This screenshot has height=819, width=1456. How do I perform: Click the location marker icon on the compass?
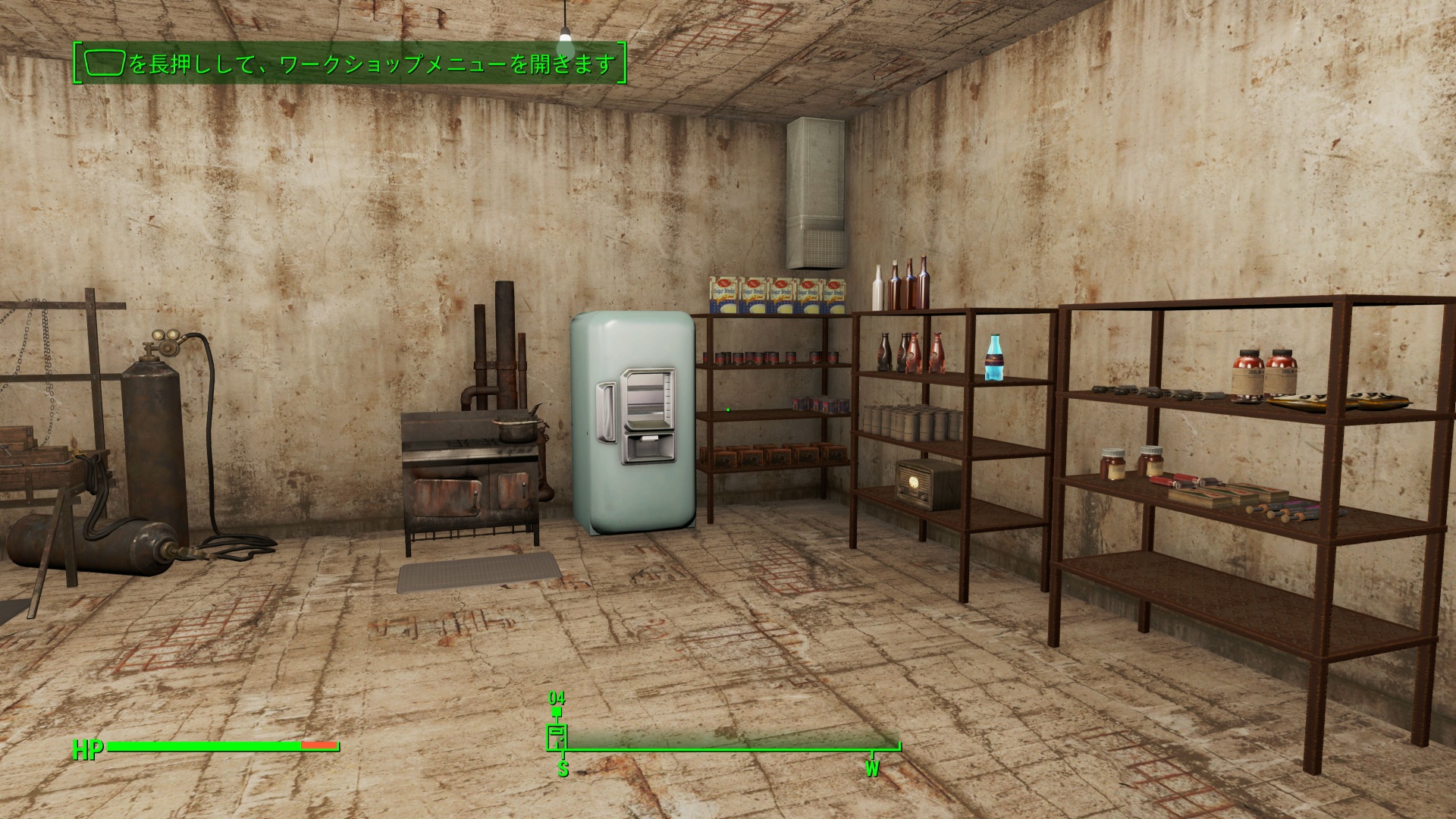tap(557, 736)
